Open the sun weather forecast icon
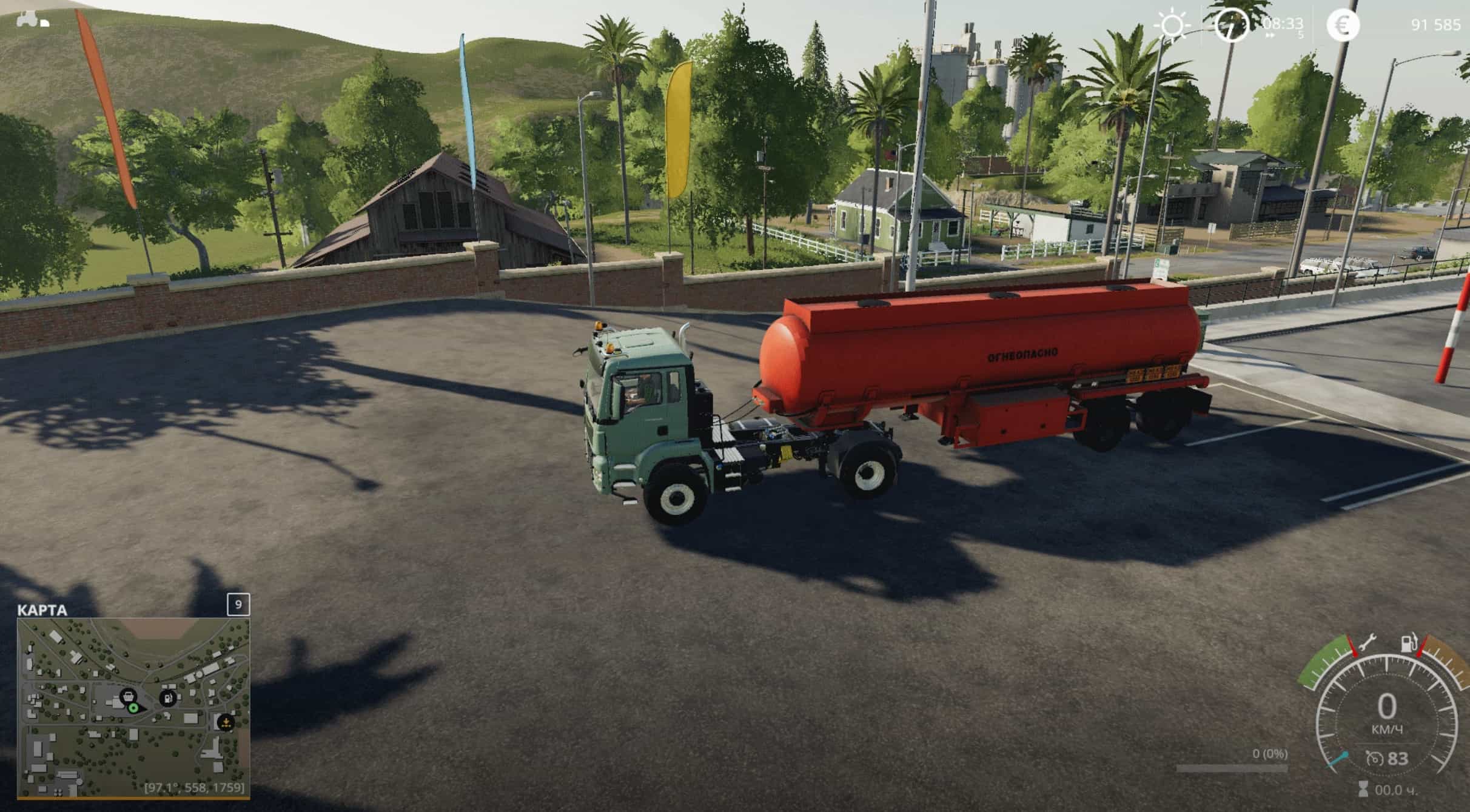The image size is (1470, 812). click(1172, 26)
